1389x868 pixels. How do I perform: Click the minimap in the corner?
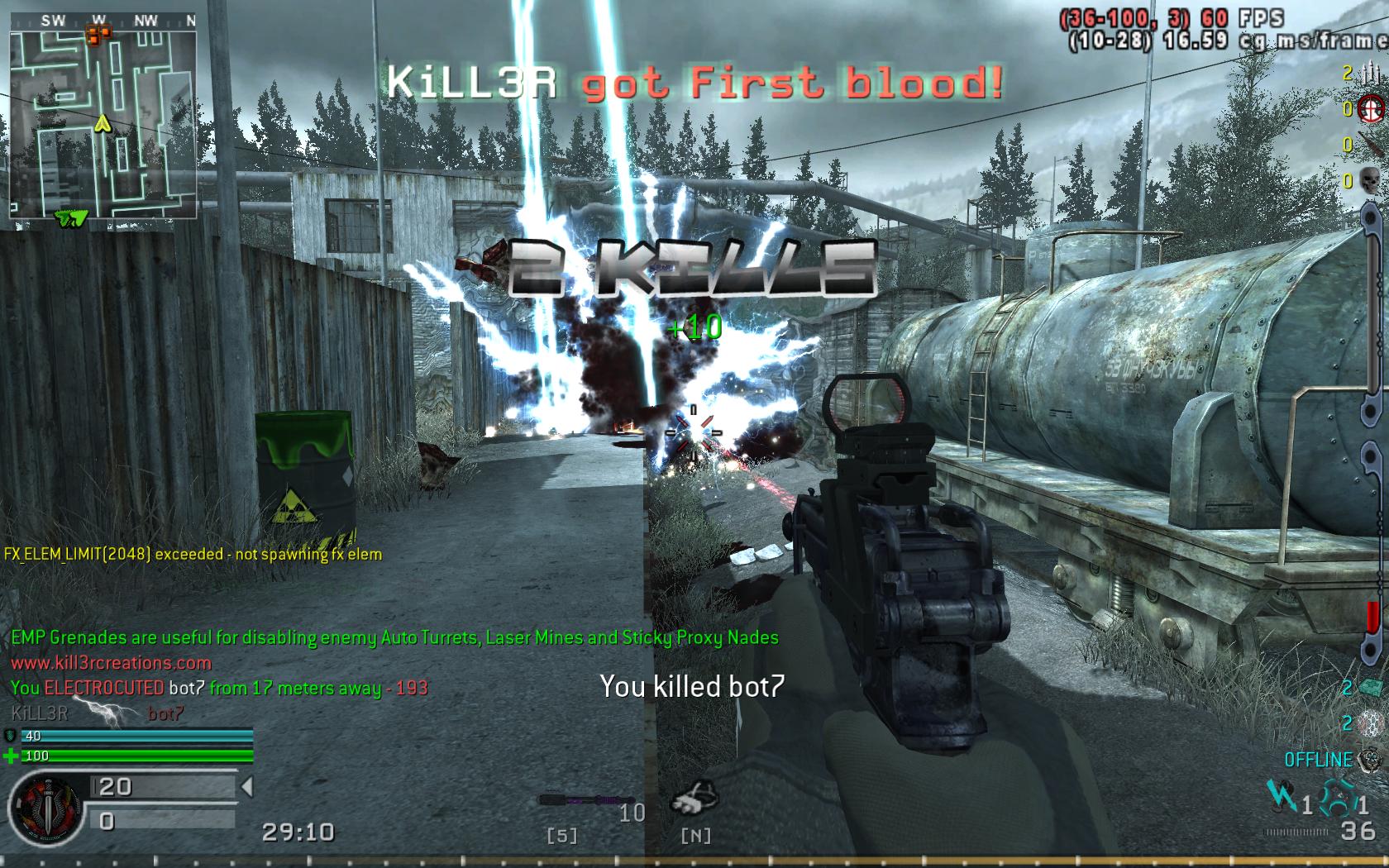(x=103, y=124)
